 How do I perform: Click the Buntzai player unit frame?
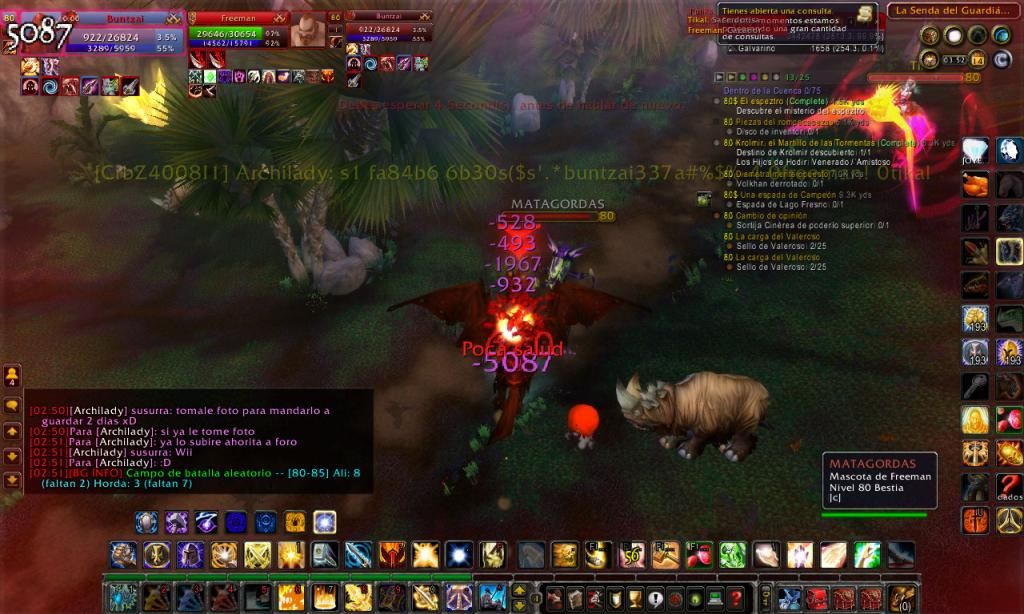(100, 32)
